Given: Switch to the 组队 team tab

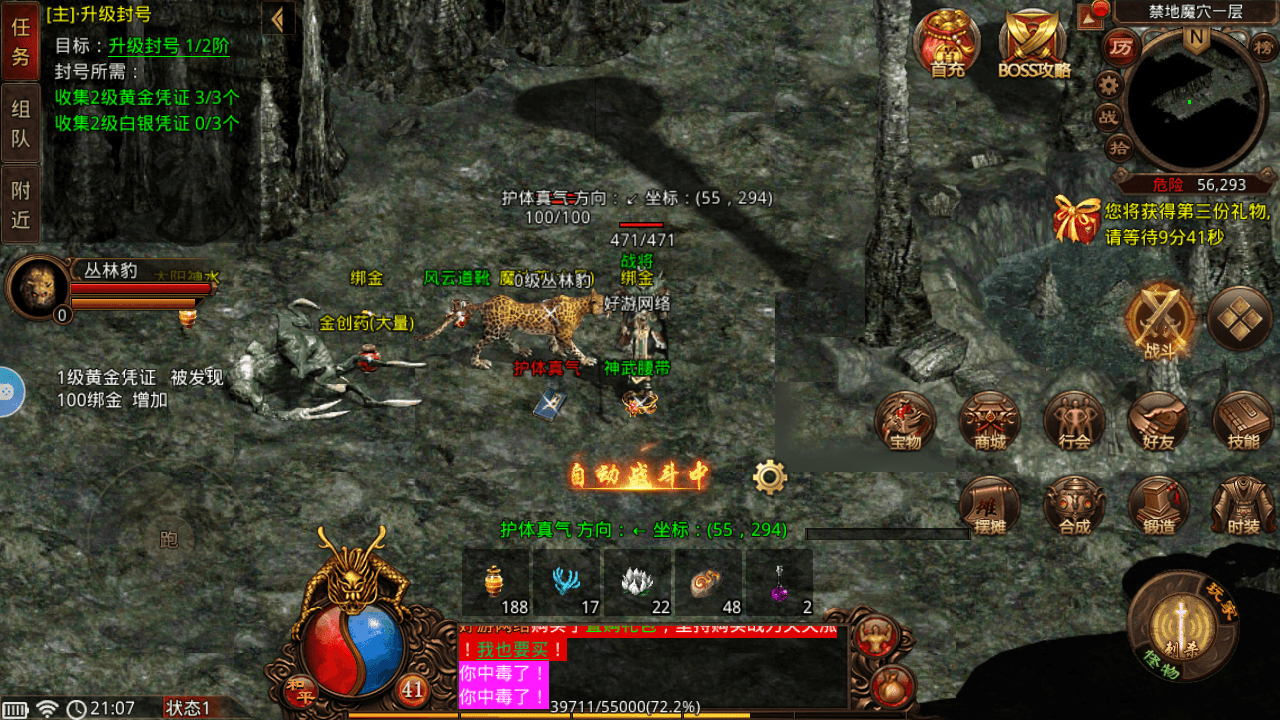Looking at the screenshot, I should (20, 124).
